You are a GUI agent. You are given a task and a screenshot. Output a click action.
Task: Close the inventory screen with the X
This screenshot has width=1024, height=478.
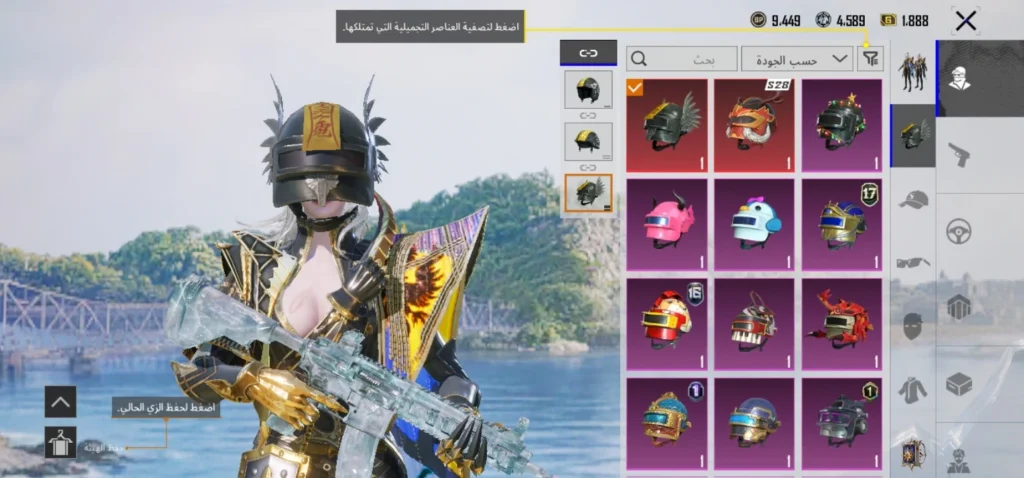[x=965, y=20]
